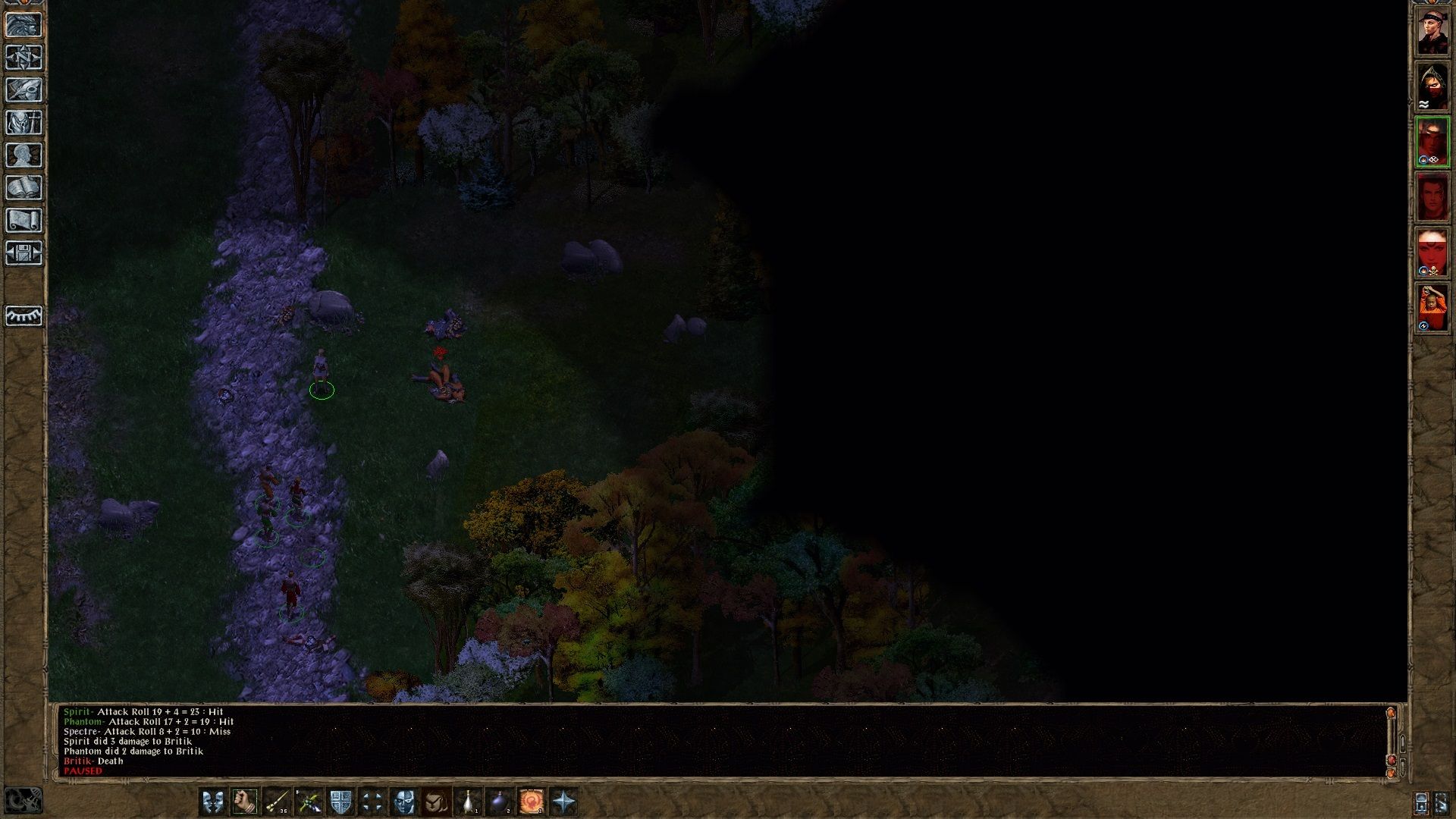Viewport: 1456px width, 819px height.
Task: Select the headband-wearing character portrait
Action: [1432, 32]
